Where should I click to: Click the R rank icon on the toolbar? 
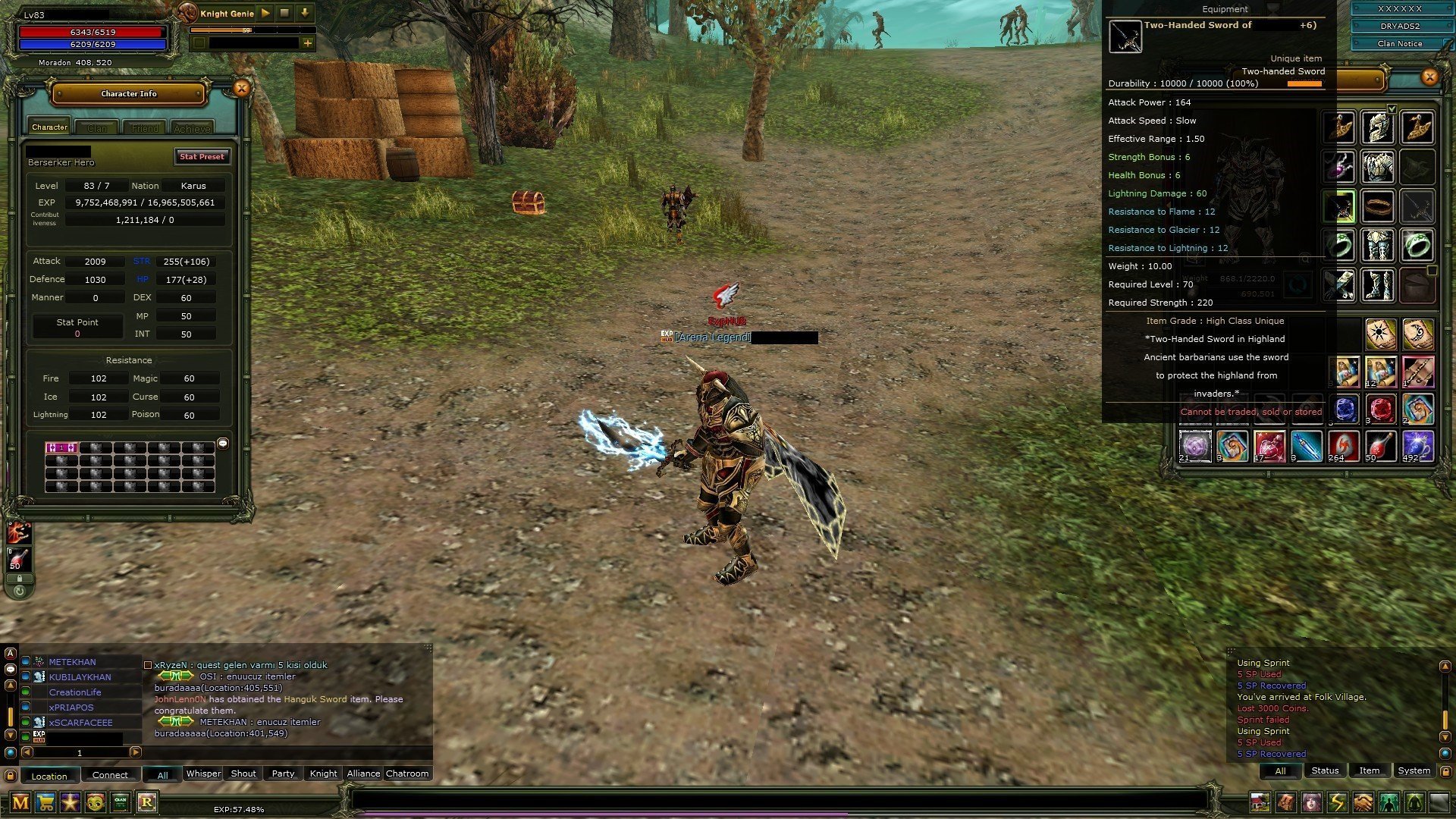(x=148, y=802)
